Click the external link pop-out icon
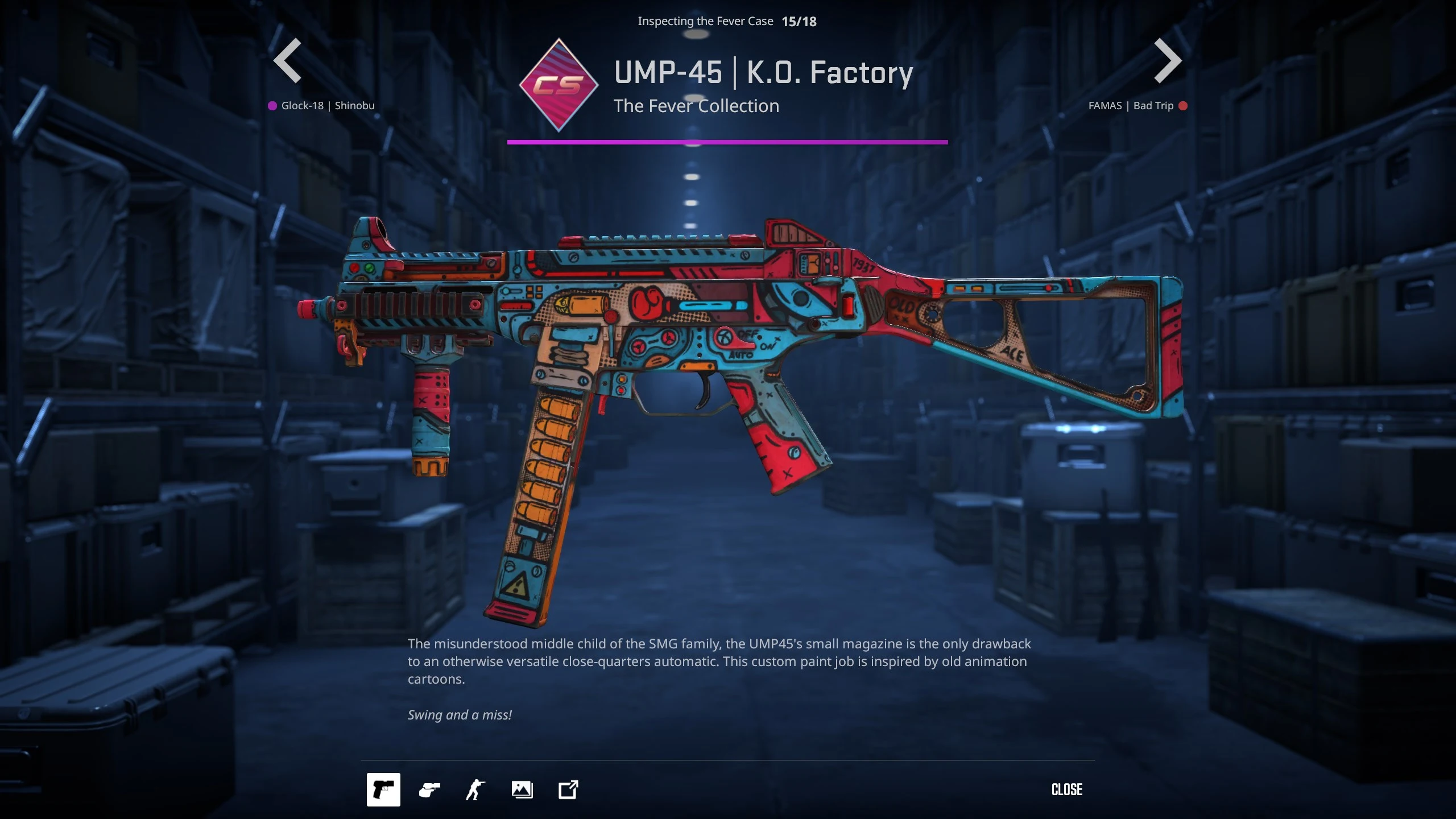The width and height of the screenshot is (1456, 819). point(568,789)
